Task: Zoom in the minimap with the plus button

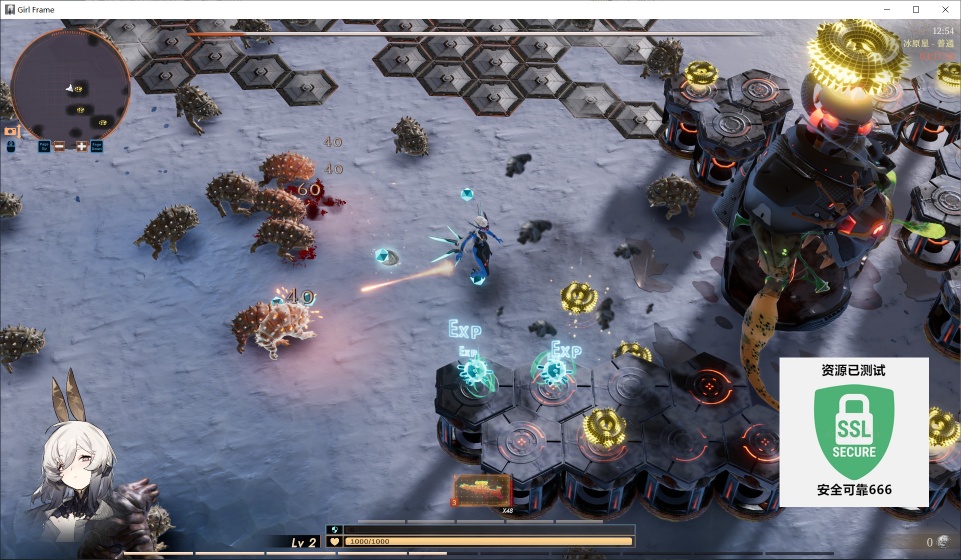Action: click(82, 146)
